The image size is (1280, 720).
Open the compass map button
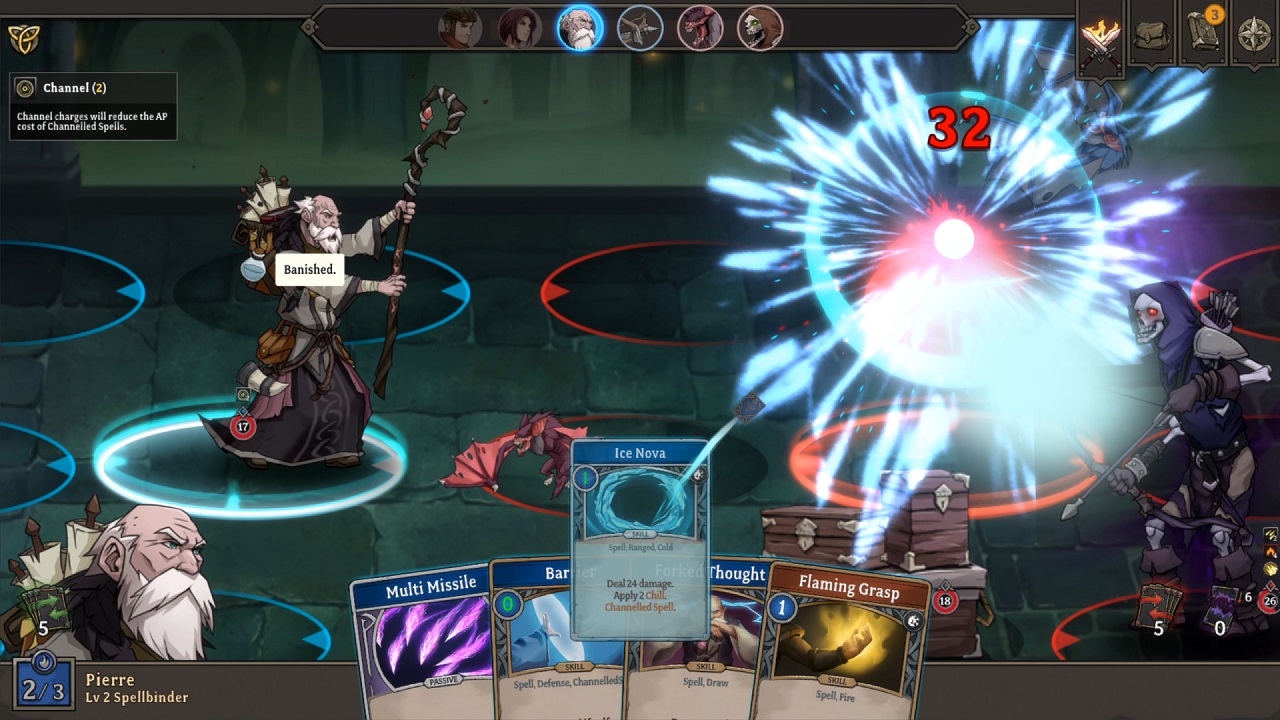point(1254,36)
